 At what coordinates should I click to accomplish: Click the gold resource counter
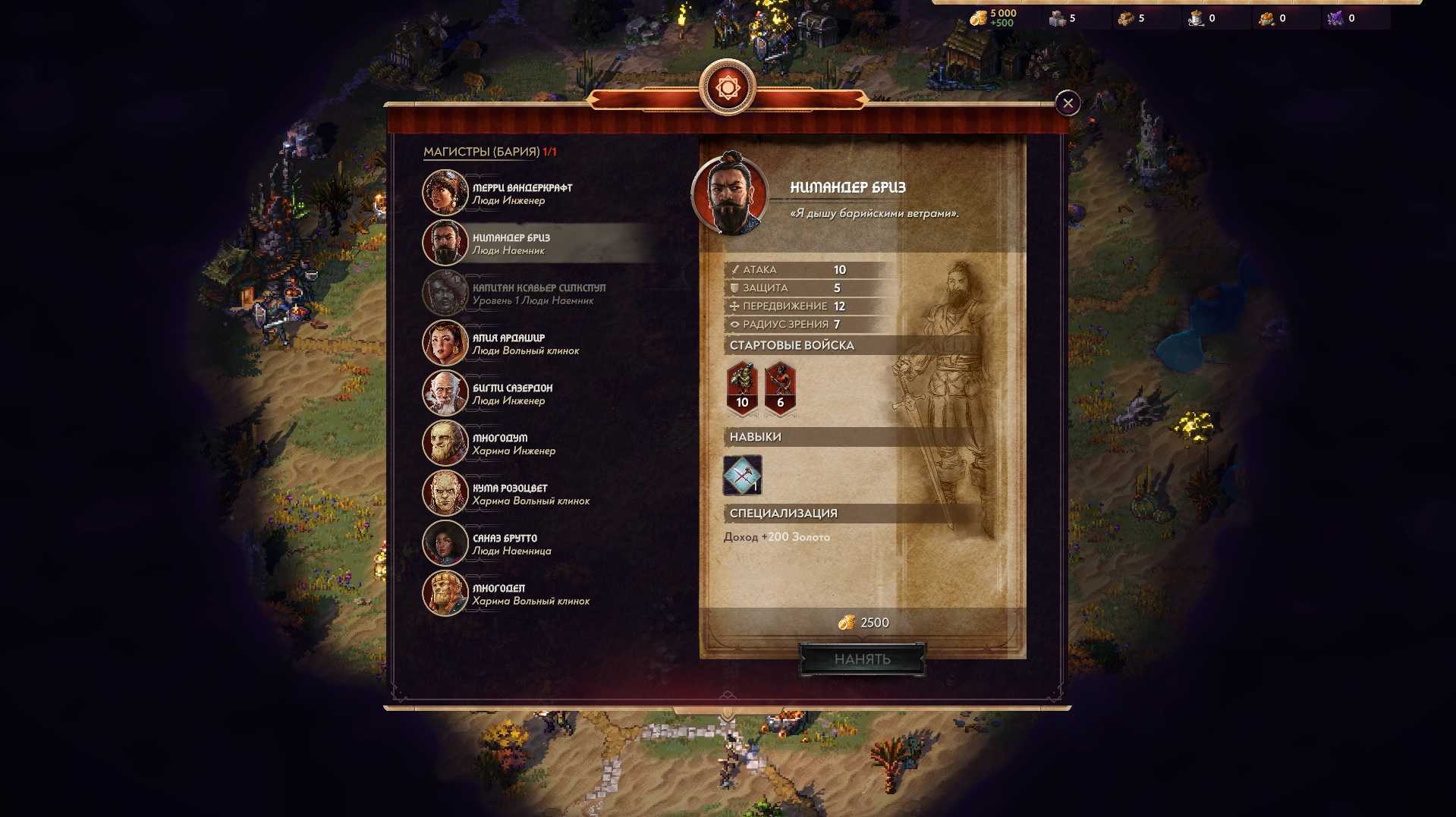coord(993,18)
